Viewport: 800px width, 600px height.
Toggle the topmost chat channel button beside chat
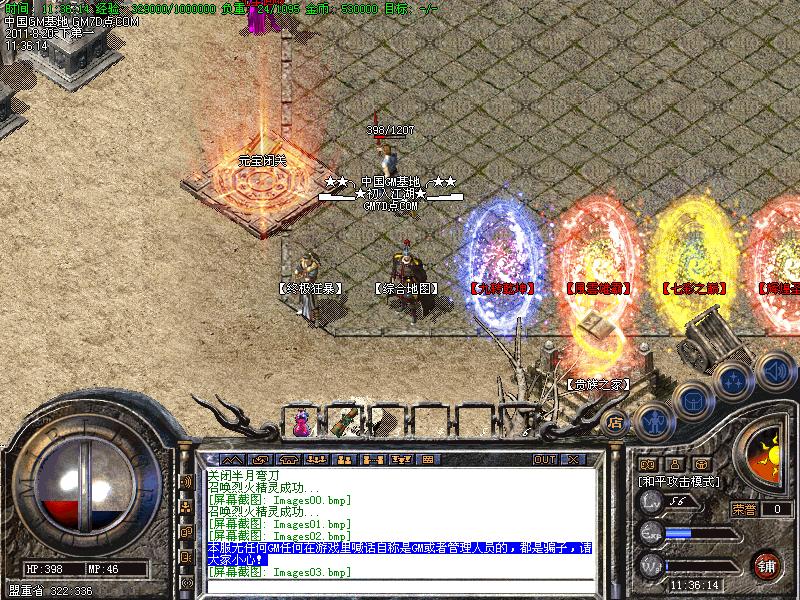click(x=186, y=481)
